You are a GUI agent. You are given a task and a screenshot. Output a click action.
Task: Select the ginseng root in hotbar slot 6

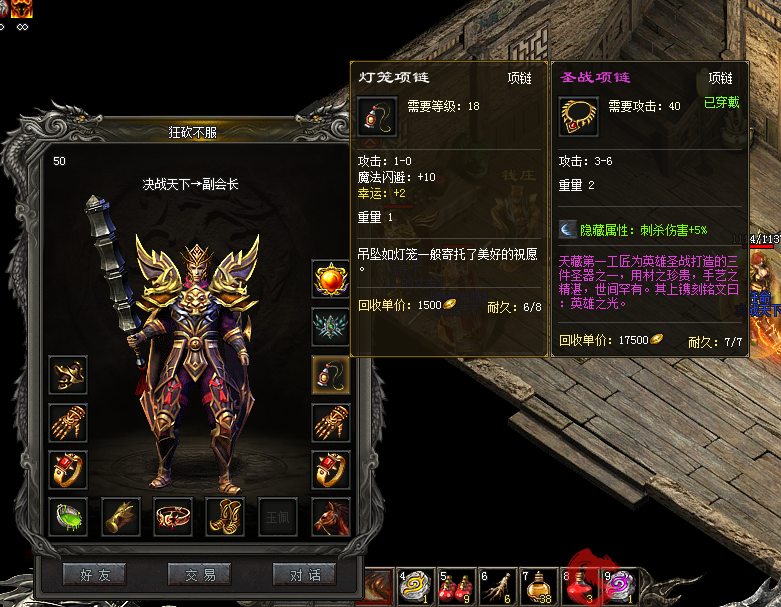[497, 585]
